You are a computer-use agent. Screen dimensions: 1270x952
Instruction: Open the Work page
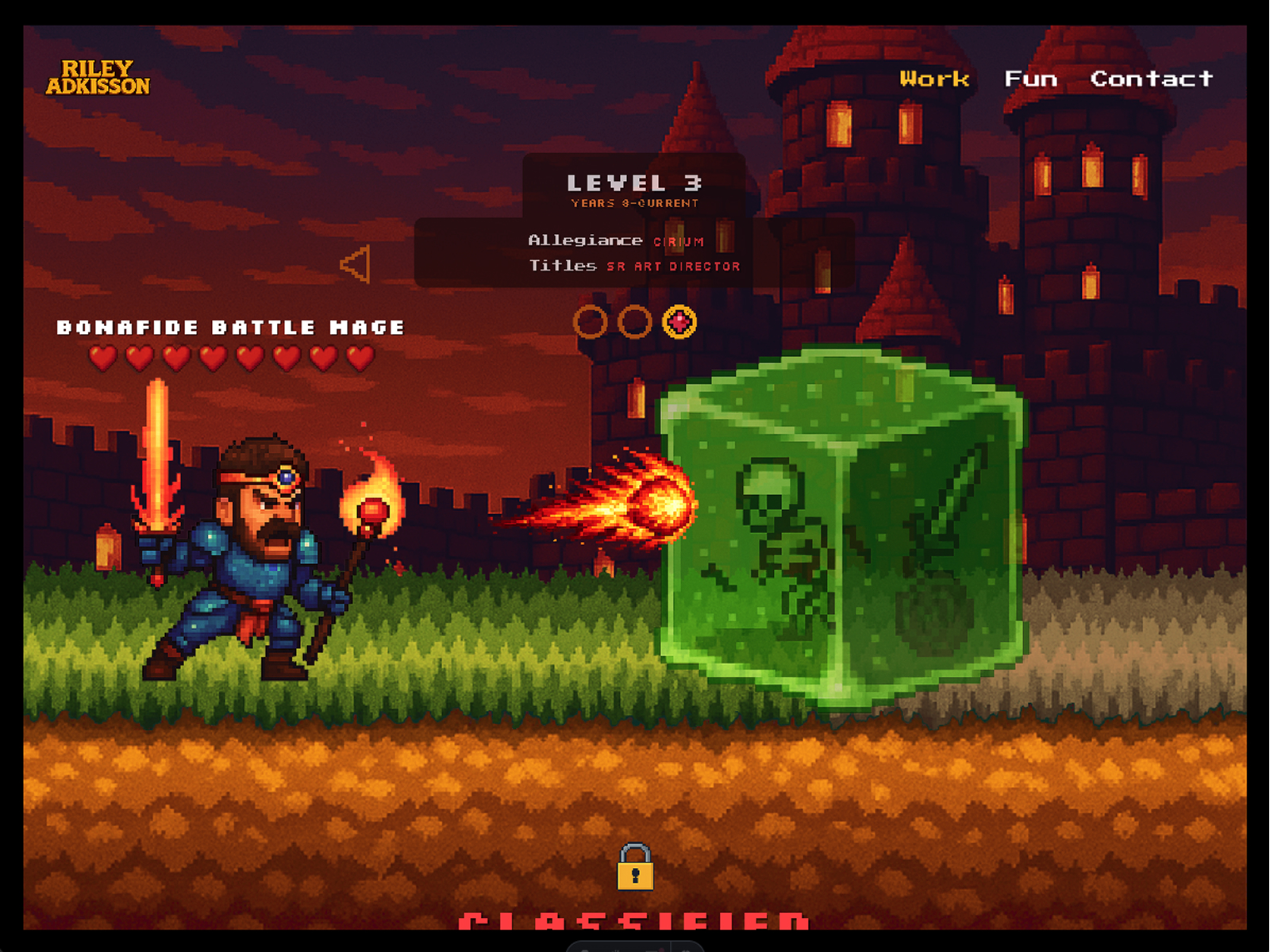tap(934, 79)
